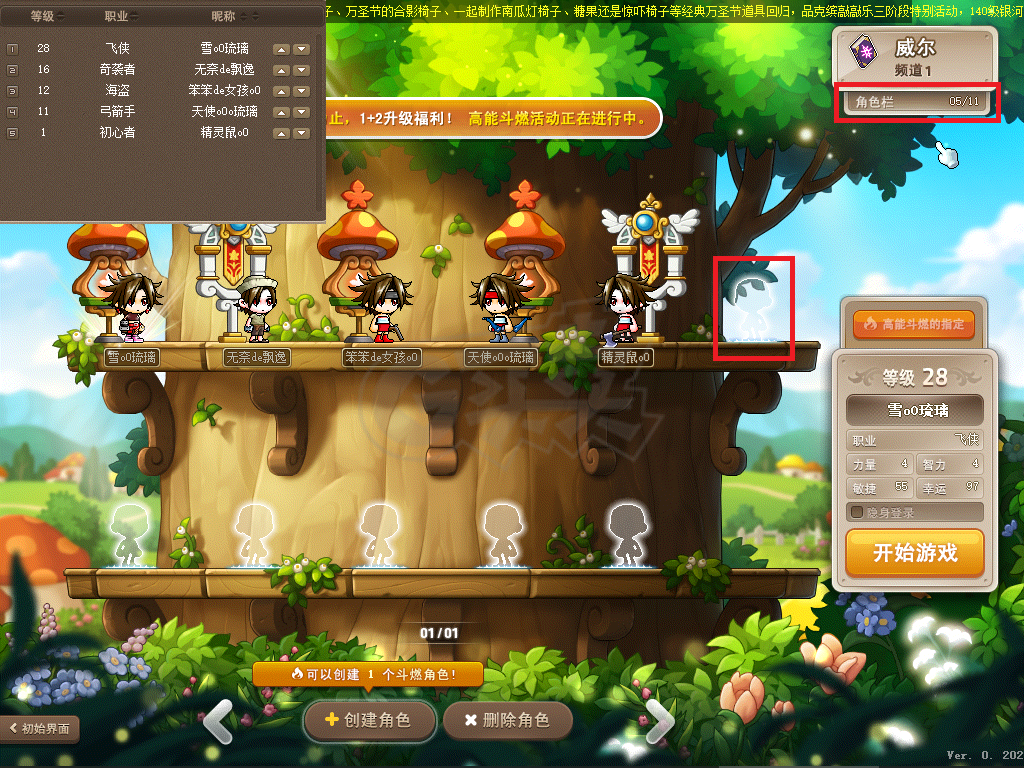The height and width of the screenshot is (768, 1024).
Task: Toggle the 隐身登录 invisible login checkbox
Action: (x=857, y=513)
